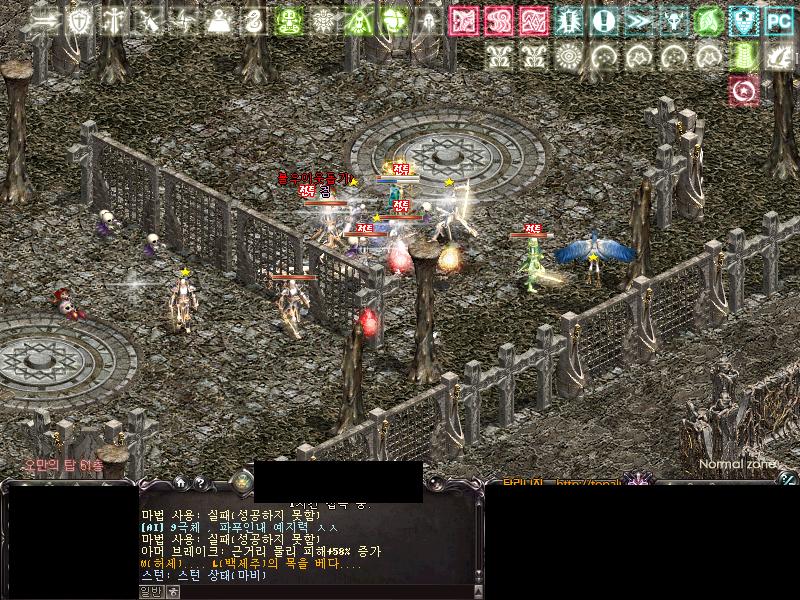The height and width of the screenshot is (600, 800).
Task: Select the shield with cross icon
Action: click(x=742, y=20)
